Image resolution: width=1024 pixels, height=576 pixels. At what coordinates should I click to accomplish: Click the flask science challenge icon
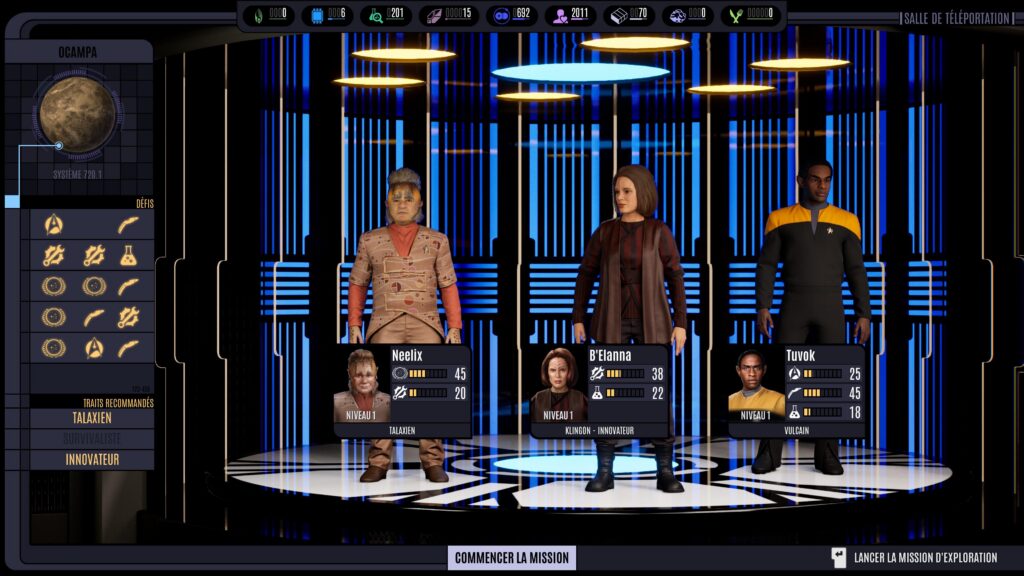click(128, 256)
